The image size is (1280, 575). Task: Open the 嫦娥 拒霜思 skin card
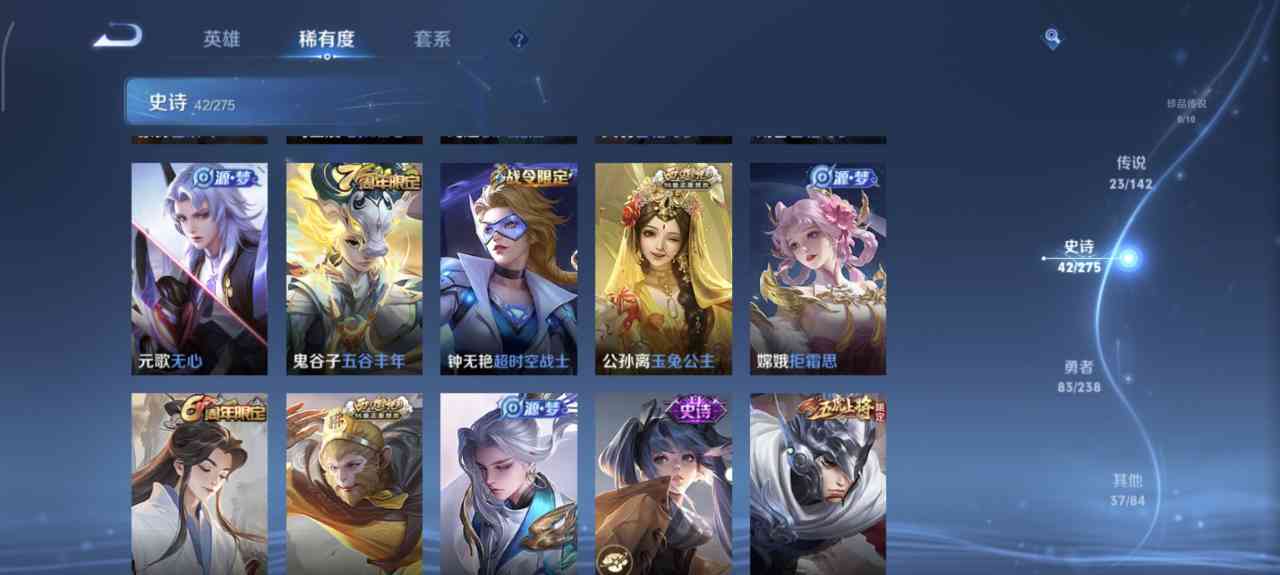tap(818, 268)
